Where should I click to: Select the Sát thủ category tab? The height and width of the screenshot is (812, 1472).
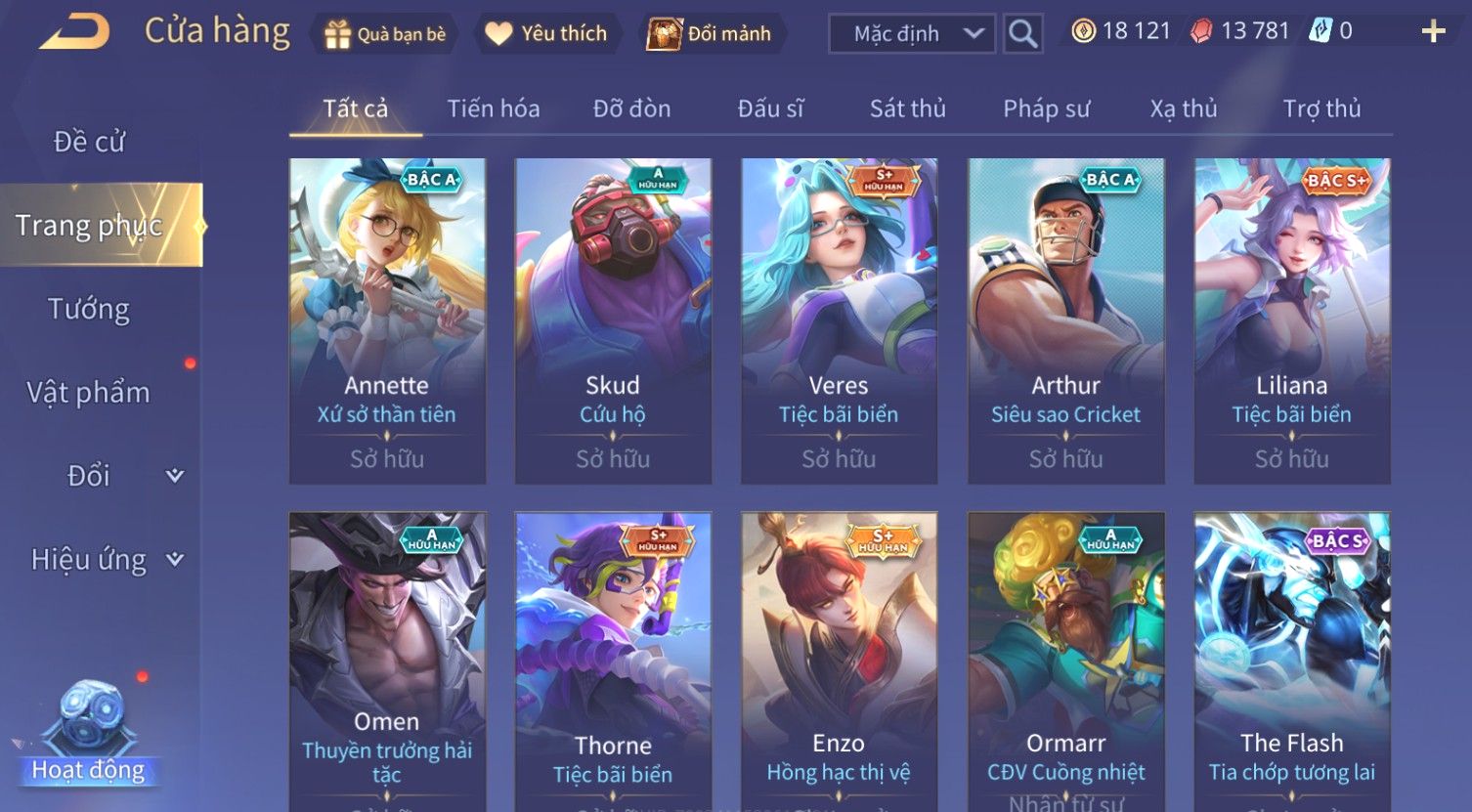tap(907, 108)
